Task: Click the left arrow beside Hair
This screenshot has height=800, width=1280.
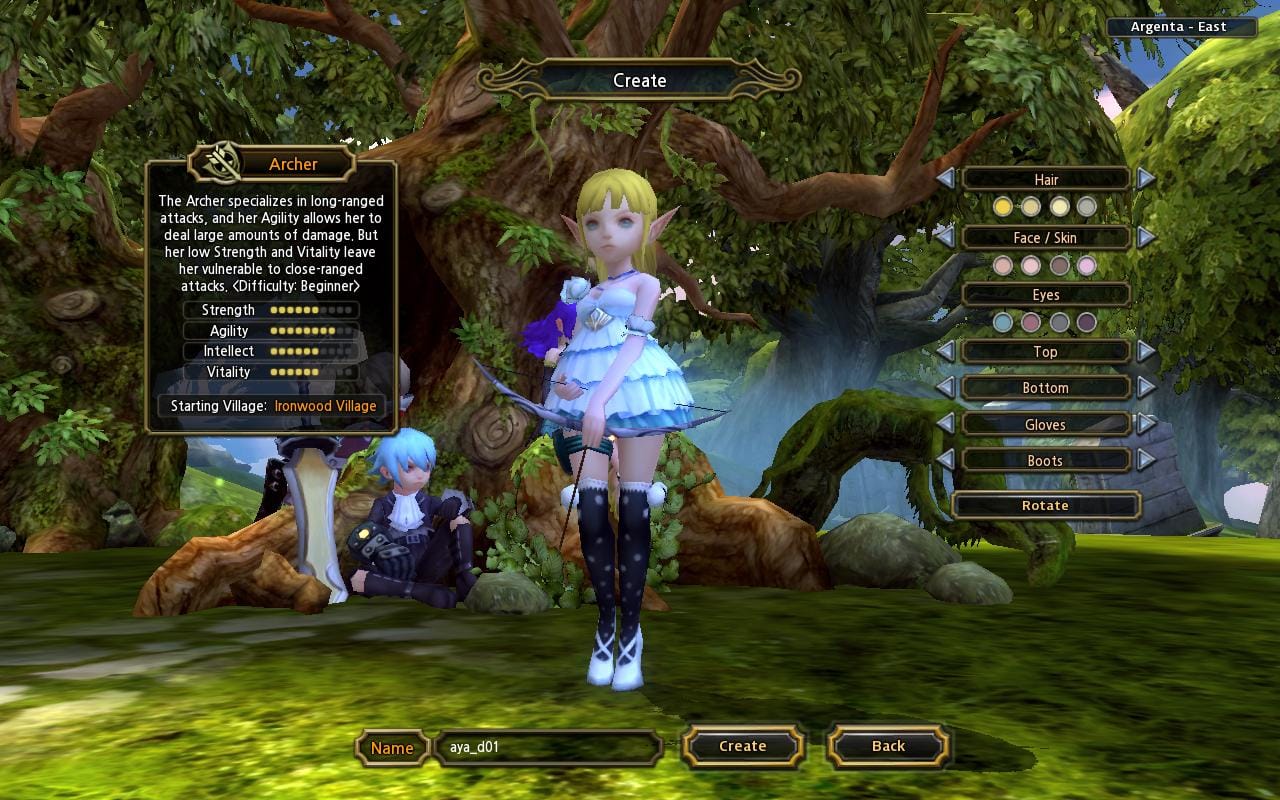Action: pyautogui.click(x=948, y=179)
